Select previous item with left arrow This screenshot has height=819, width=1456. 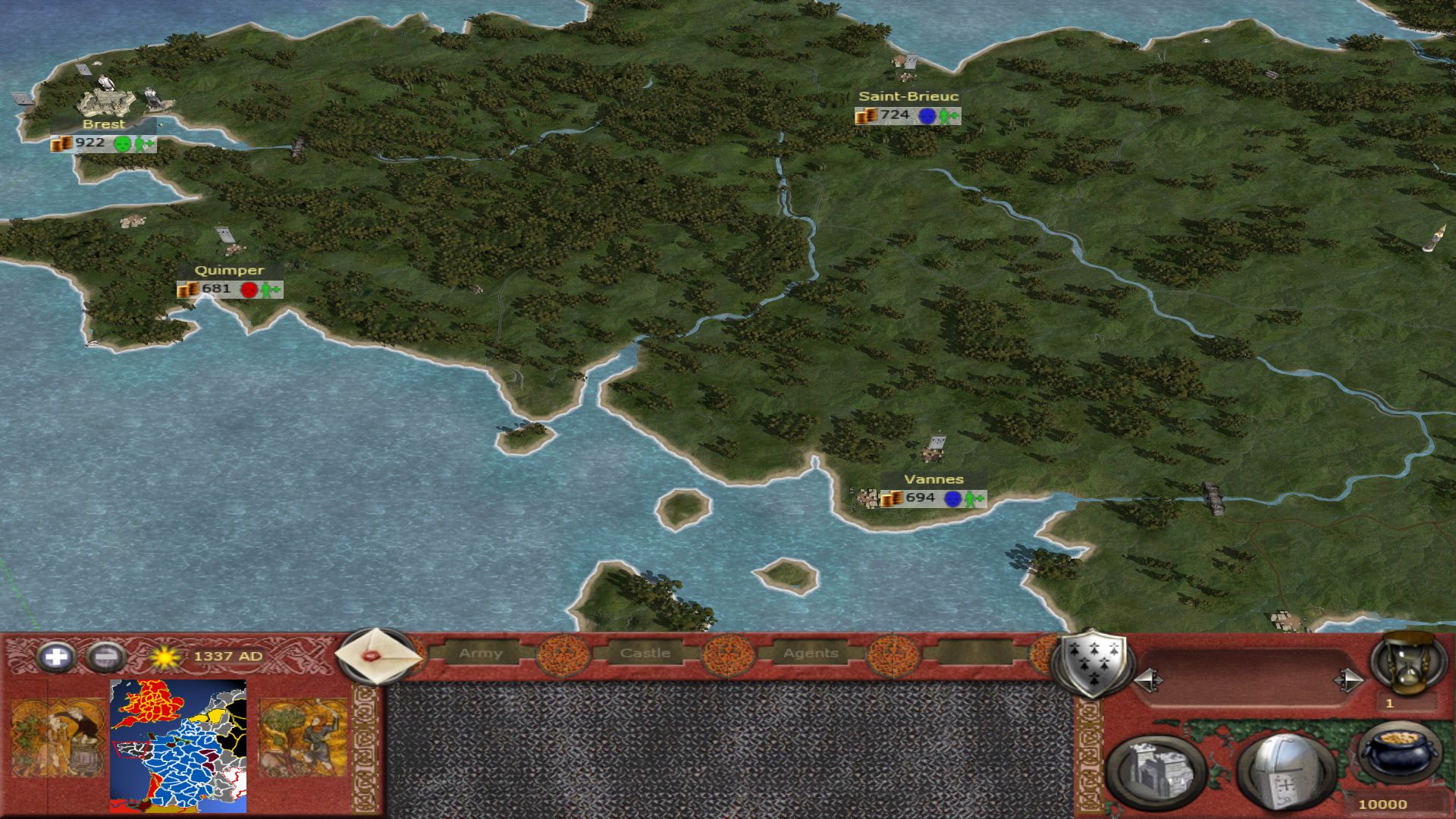[1148, 680]
